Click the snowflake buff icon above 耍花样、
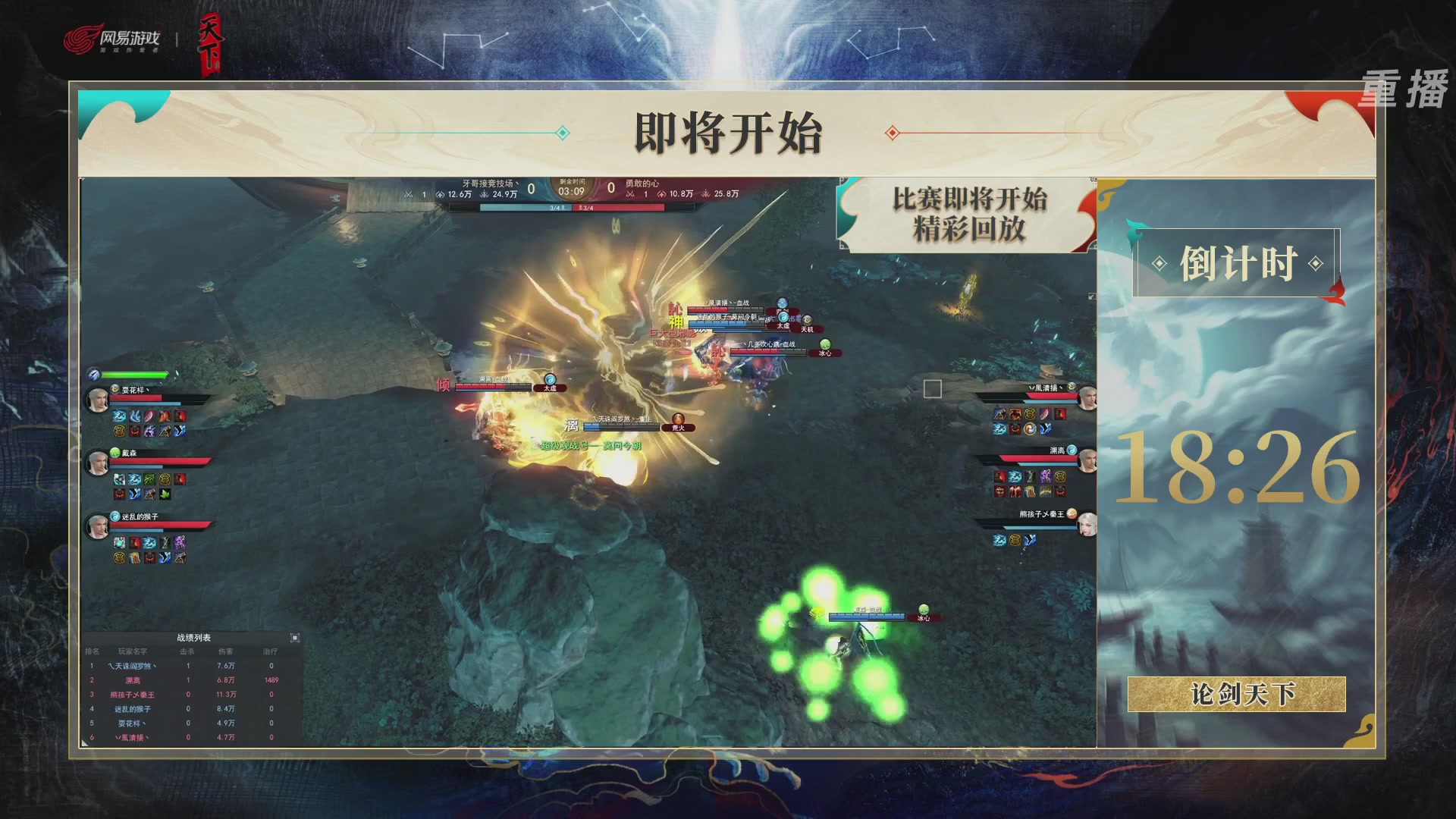The width and height of the screenshot is (1456, 819). click(94, 375)
